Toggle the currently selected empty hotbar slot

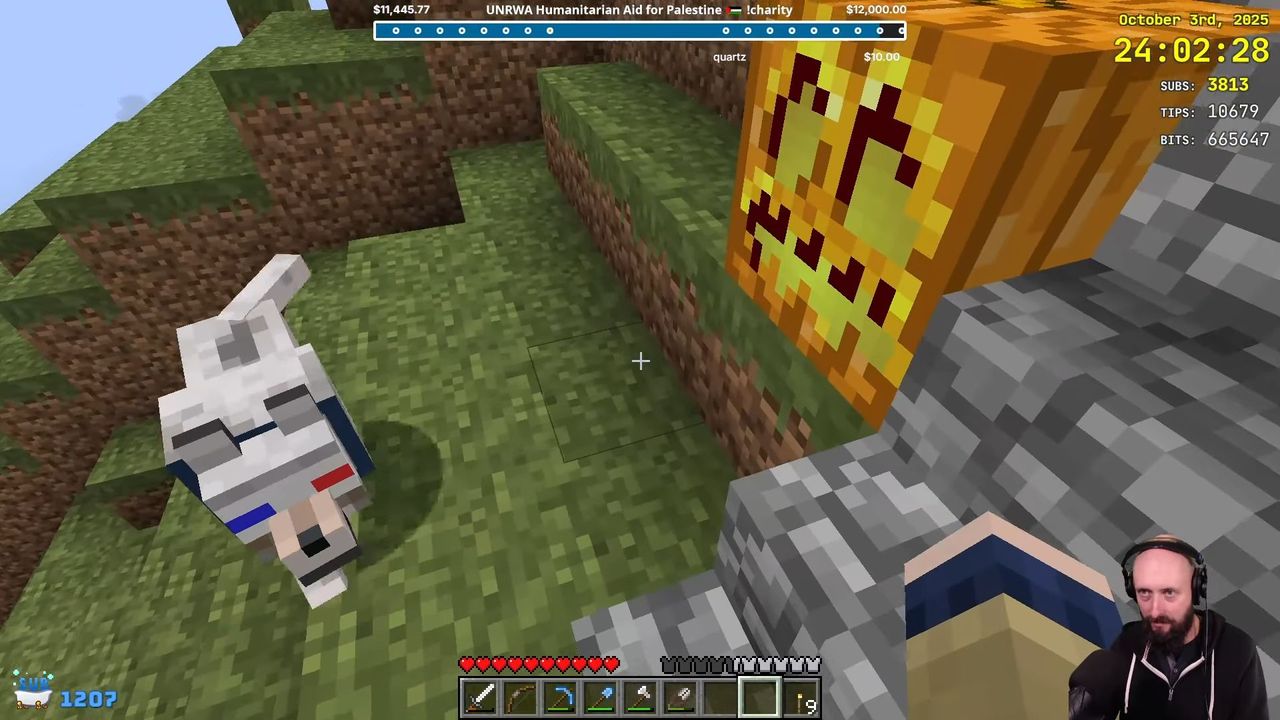click(x=758, y=695)
